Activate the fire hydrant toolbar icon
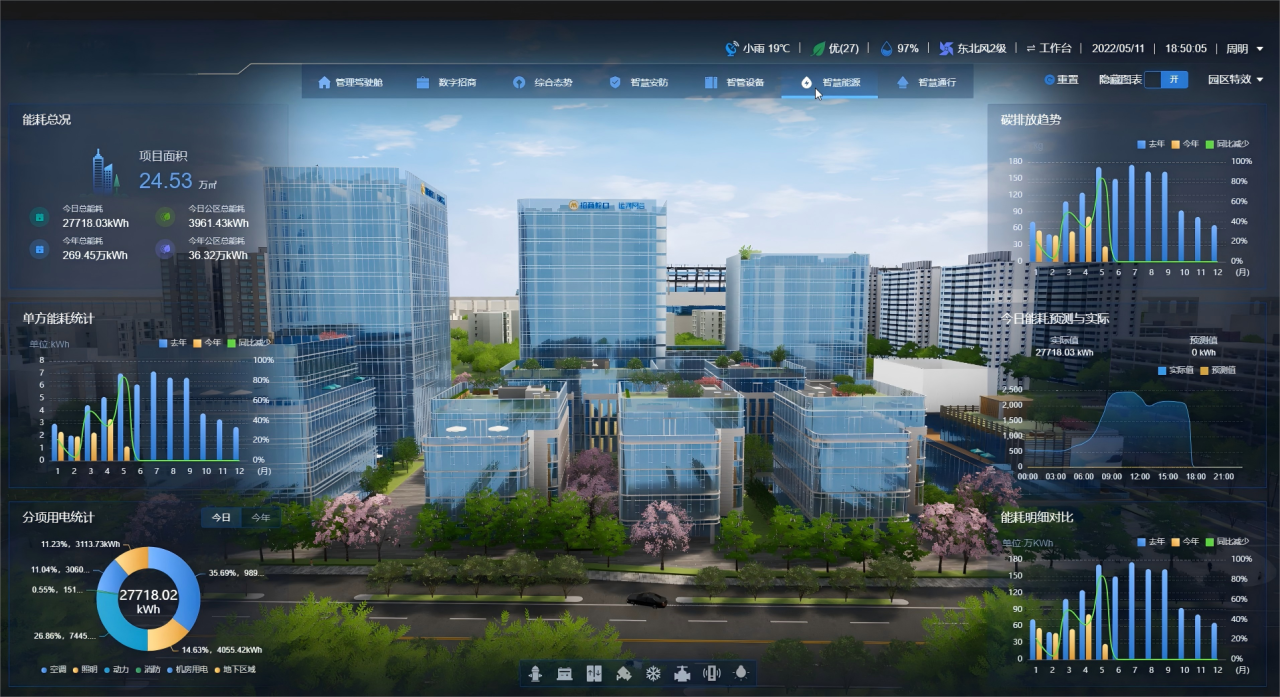This screenshot has height=697, width=1280. (x=535, y=673)
